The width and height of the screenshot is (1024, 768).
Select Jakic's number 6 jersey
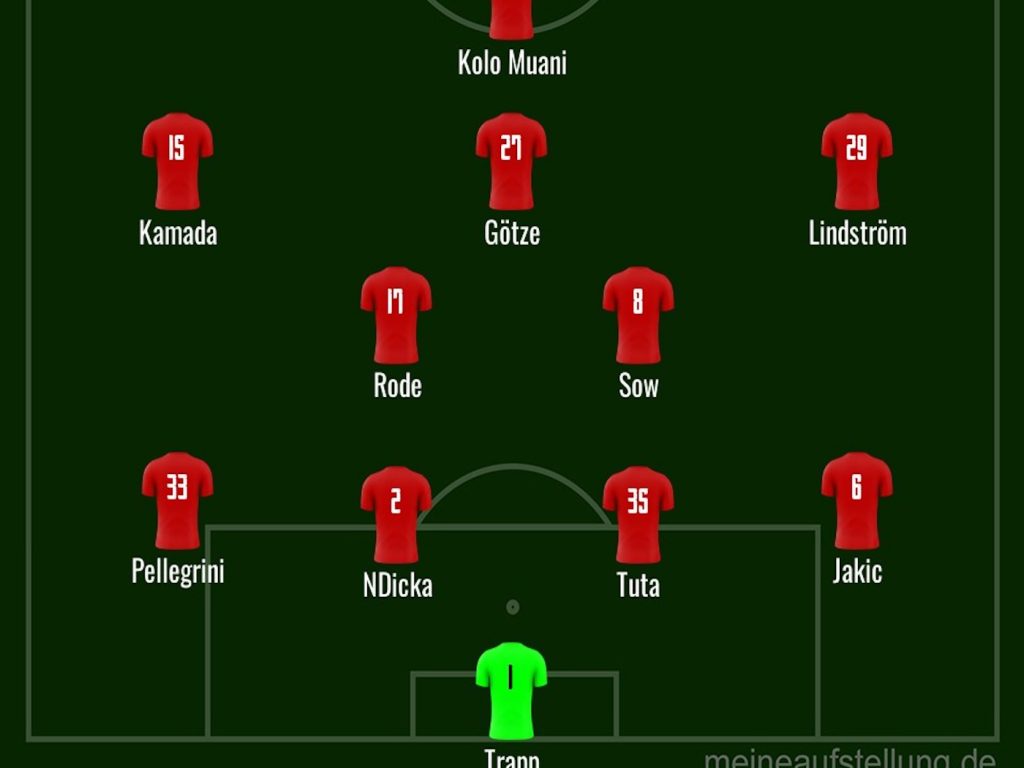coord(857,500)
